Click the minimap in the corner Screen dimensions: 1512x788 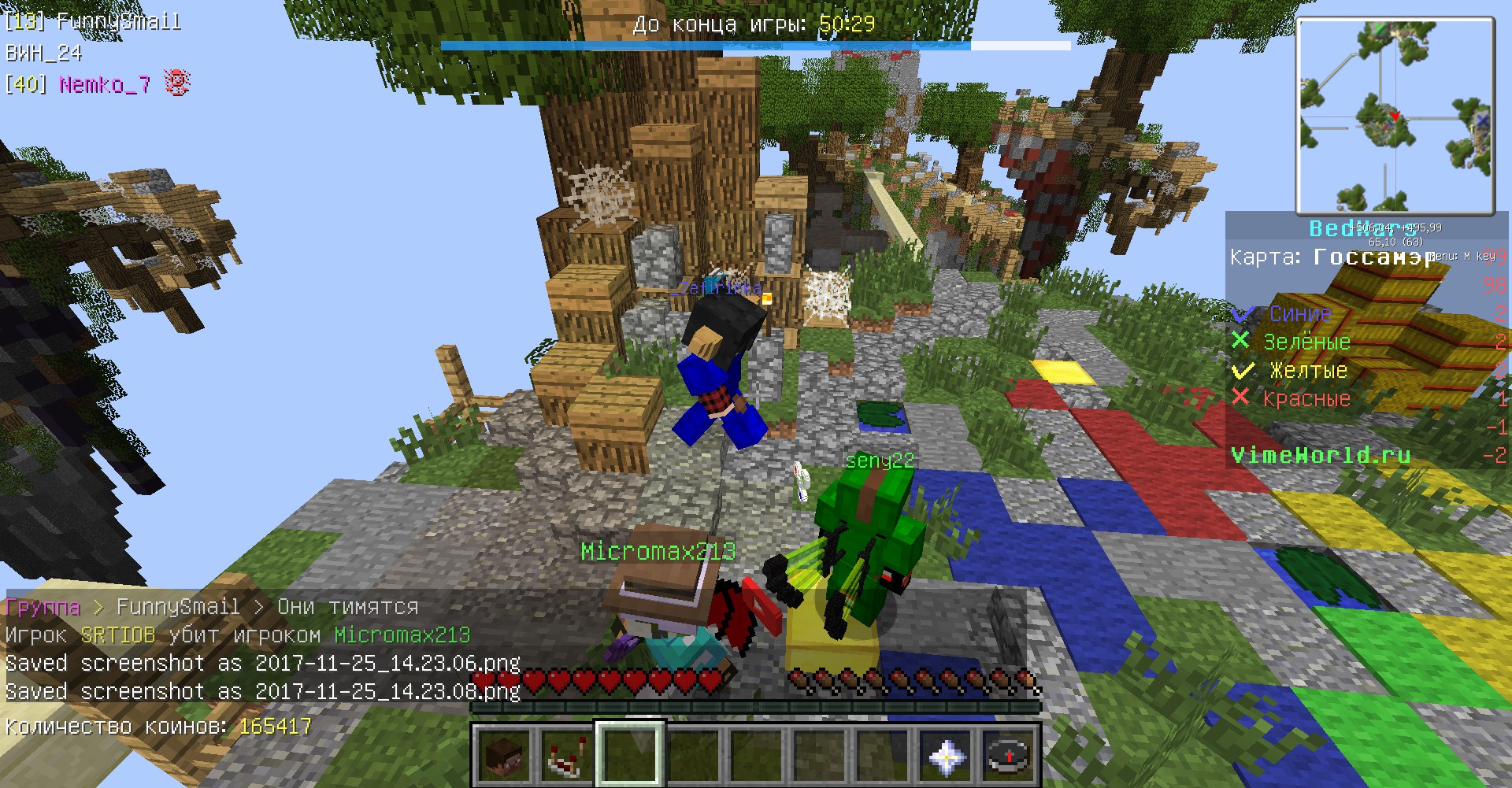tap(1394, 116)
